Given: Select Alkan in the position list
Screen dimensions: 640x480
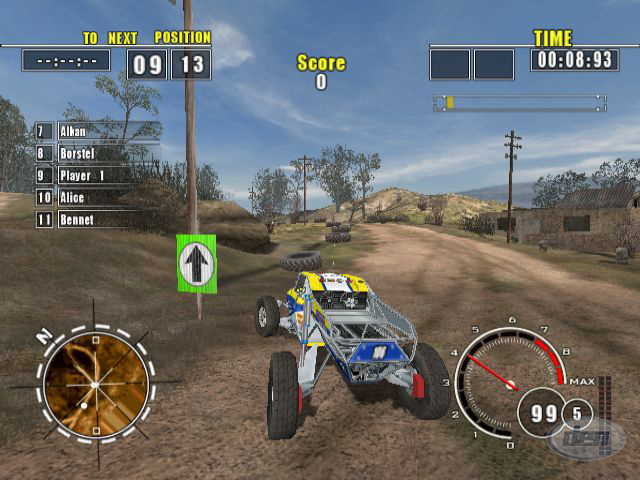Looking at the screenshot, I should (x=98, y=131).
